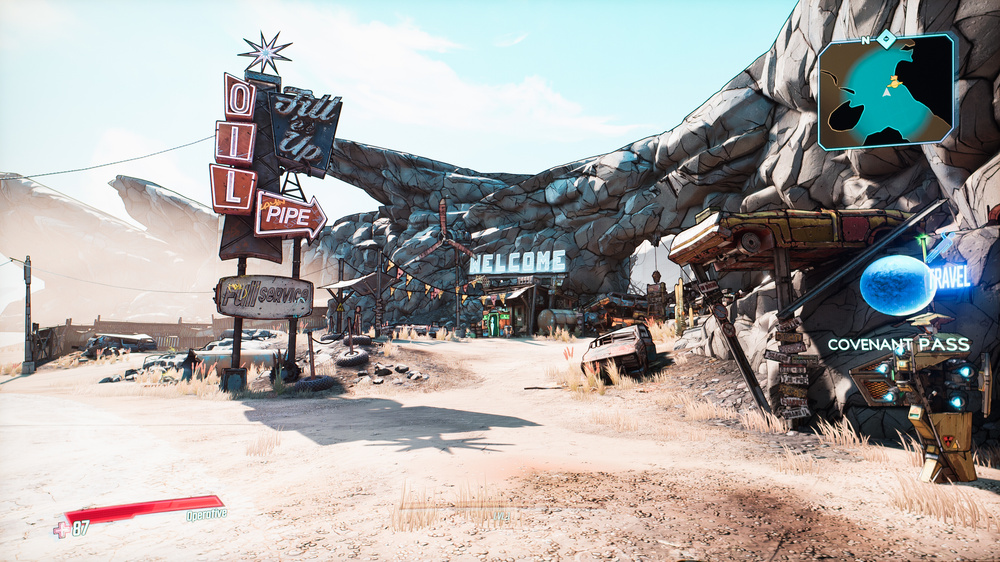Click the diamond objective icon above the minimap
This screenshot has width=1000, height=562.
pyautogui.click(x=886, y=38)
